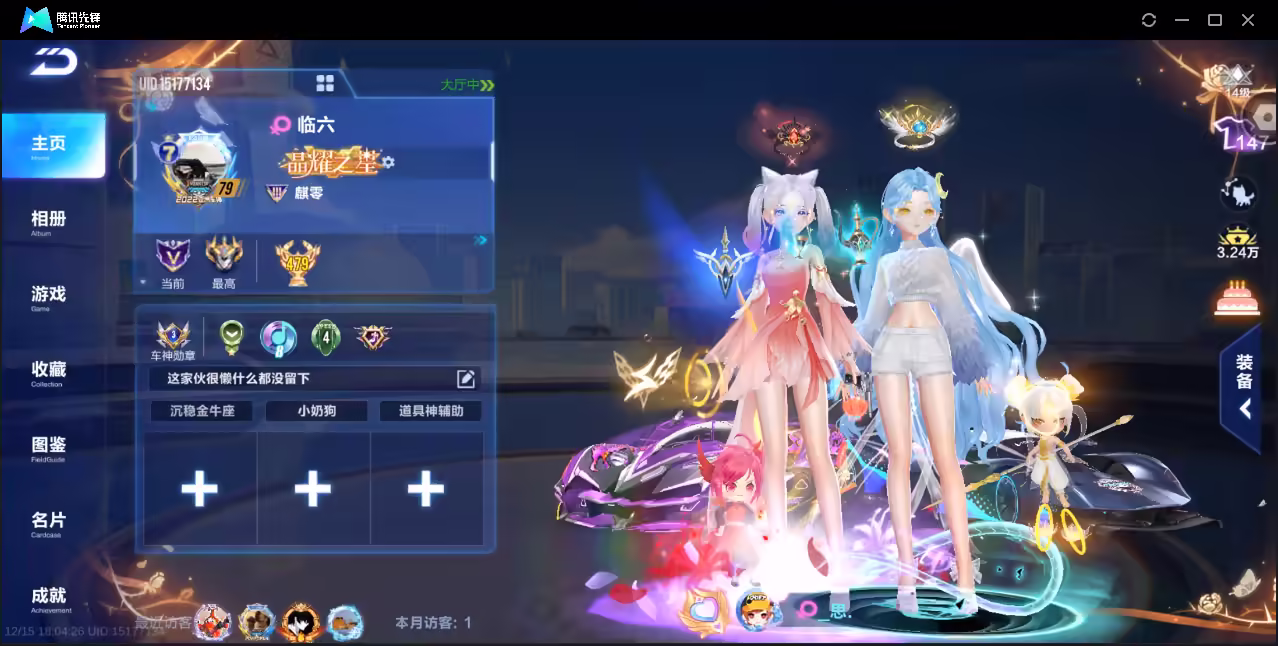Open the player avatar portrait frame
1278x646 pixels.
[x=197, y=168]
